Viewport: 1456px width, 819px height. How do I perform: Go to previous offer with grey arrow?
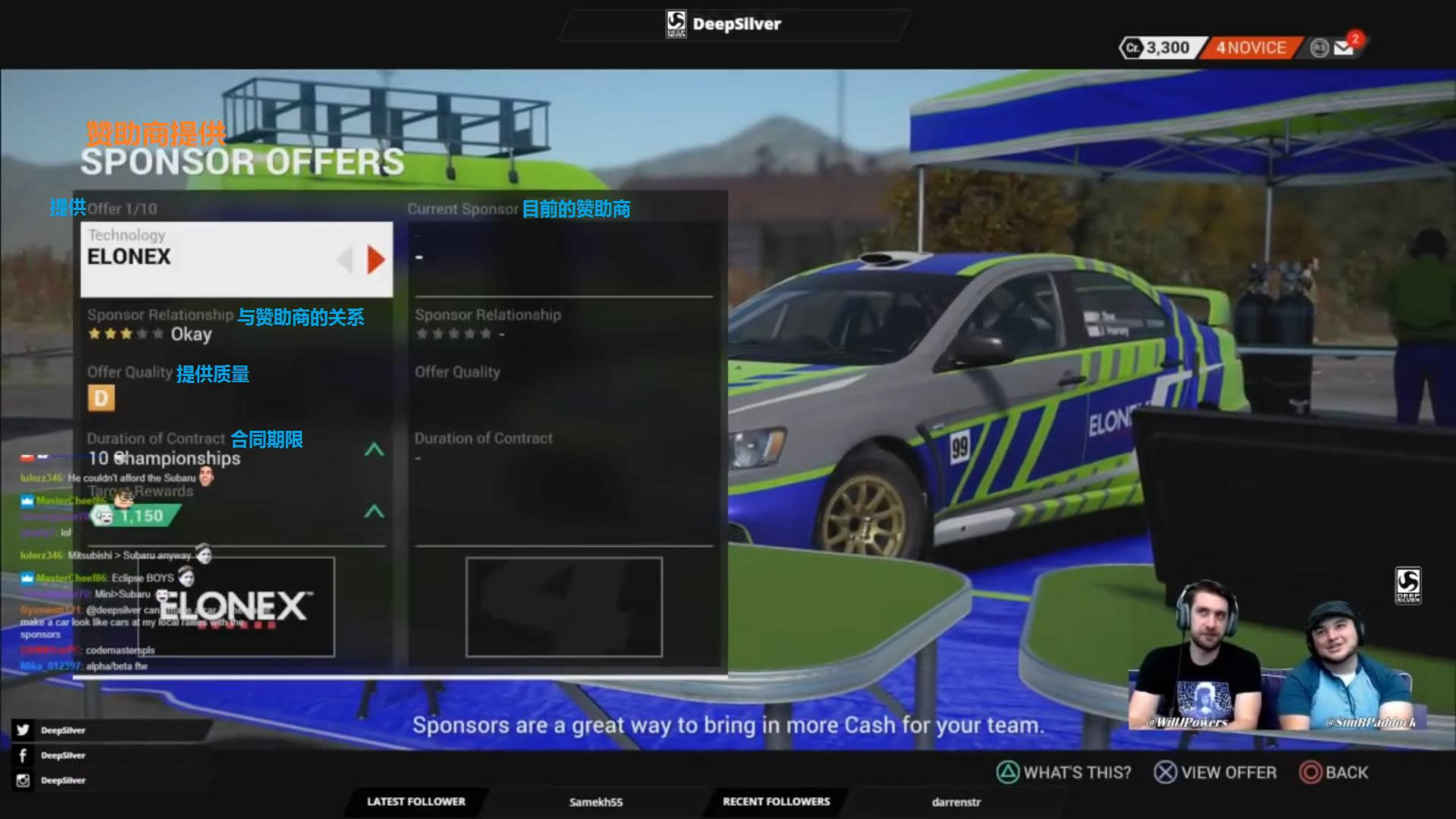[x=345, y=259]
